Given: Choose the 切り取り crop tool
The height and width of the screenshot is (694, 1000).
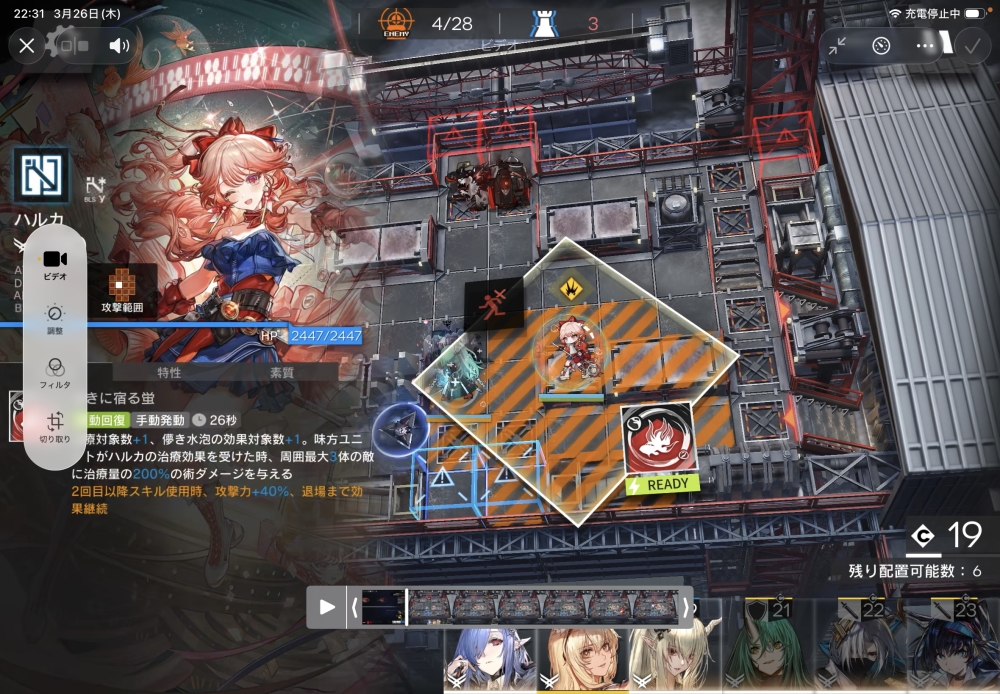Looking at the screenshot, I should pyautogui.click(x=55, y=426).
